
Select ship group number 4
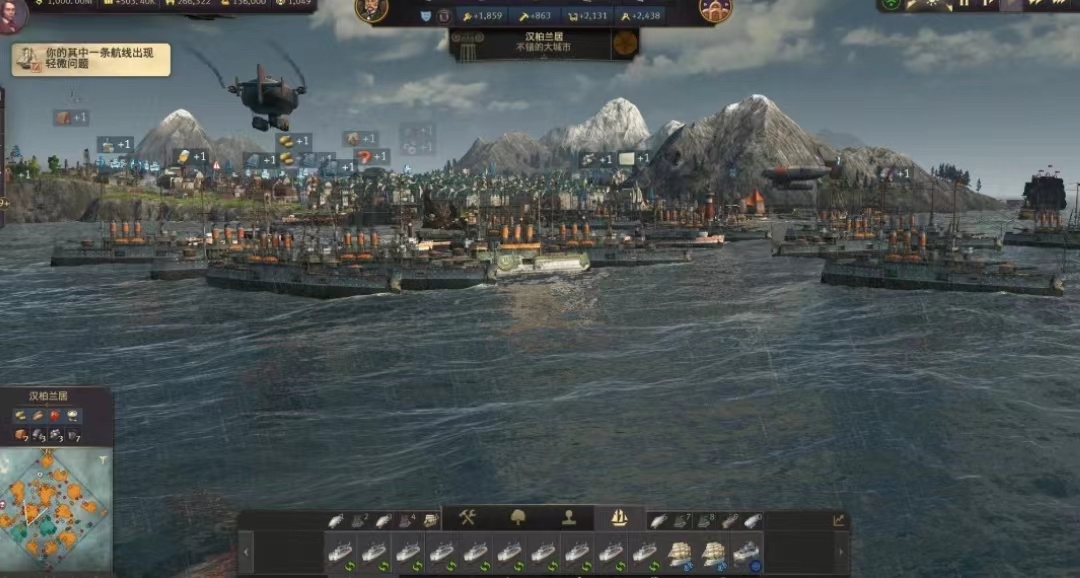tap(407, 520)
